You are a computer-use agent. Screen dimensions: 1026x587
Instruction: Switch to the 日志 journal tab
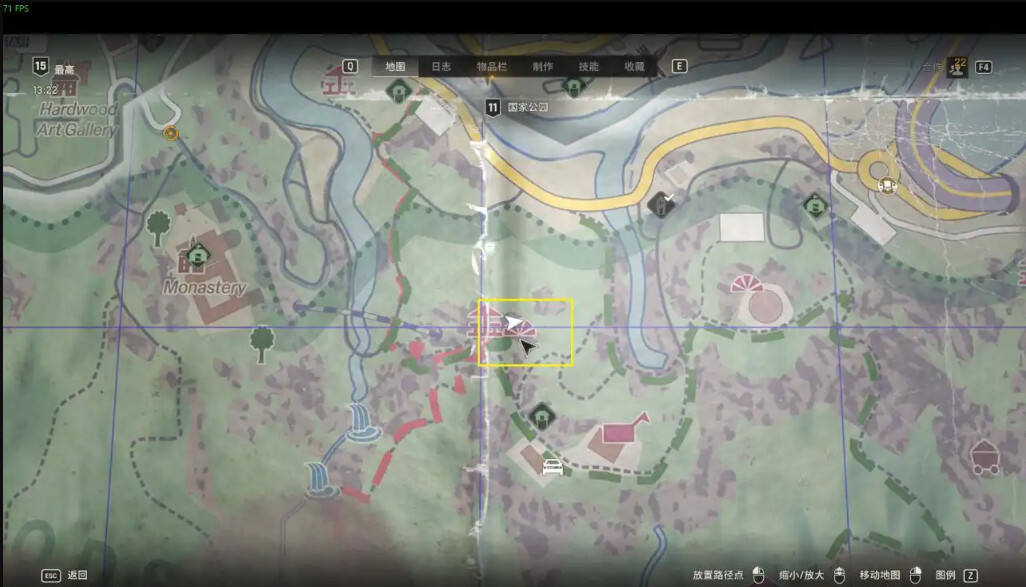coord(441,67)
